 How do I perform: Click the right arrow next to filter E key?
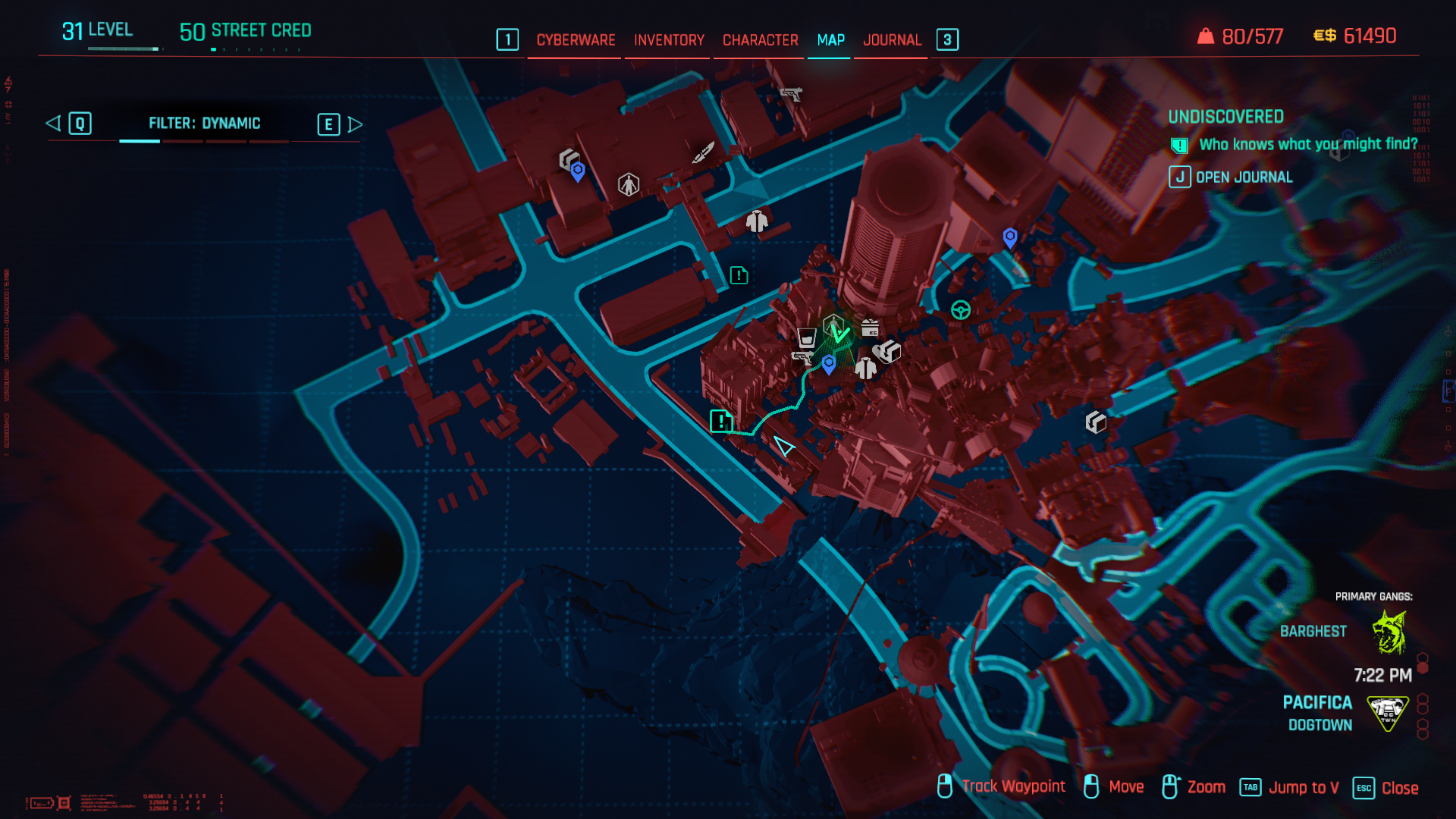353,124
